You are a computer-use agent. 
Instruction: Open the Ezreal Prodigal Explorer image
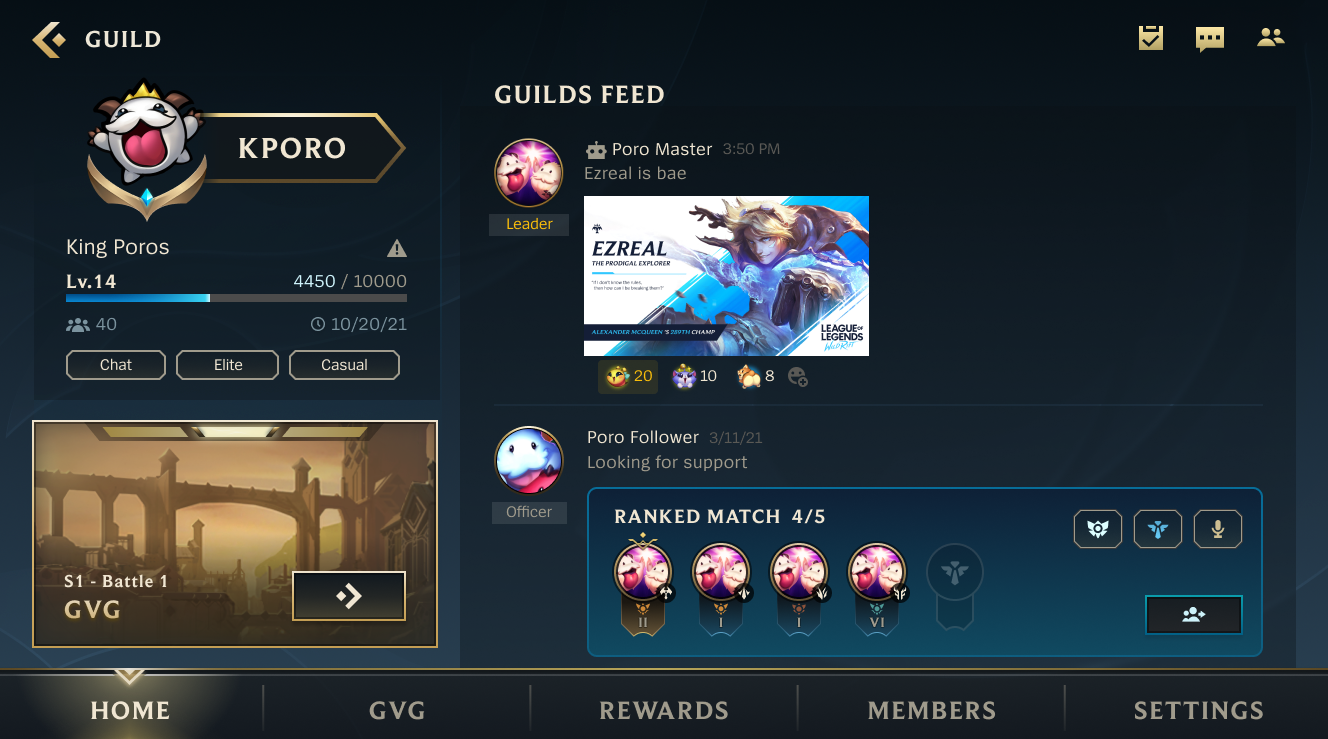point(726,276)
